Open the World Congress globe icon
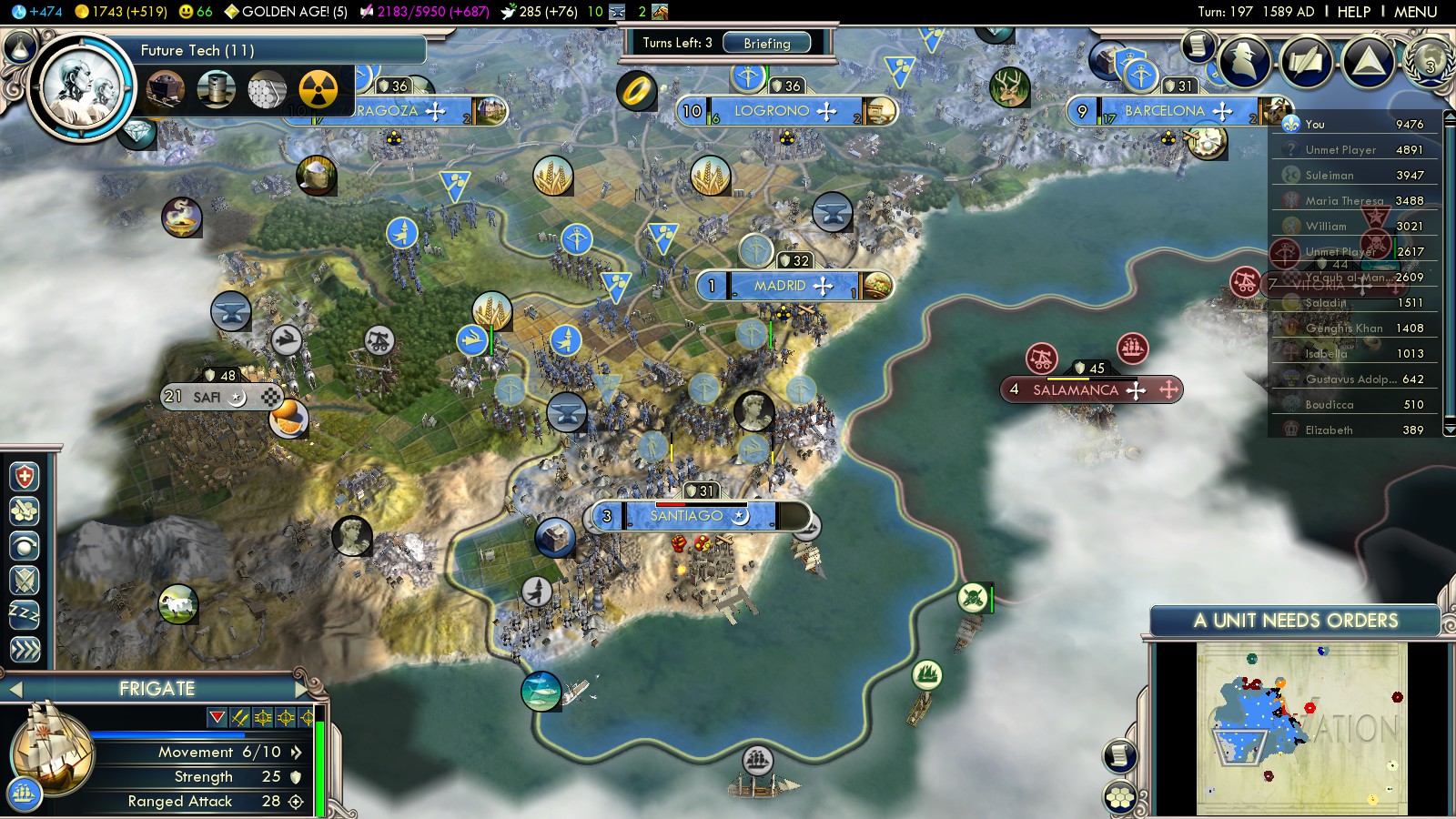Screen dimensions: 1456x819 (x=1430, y=61)
